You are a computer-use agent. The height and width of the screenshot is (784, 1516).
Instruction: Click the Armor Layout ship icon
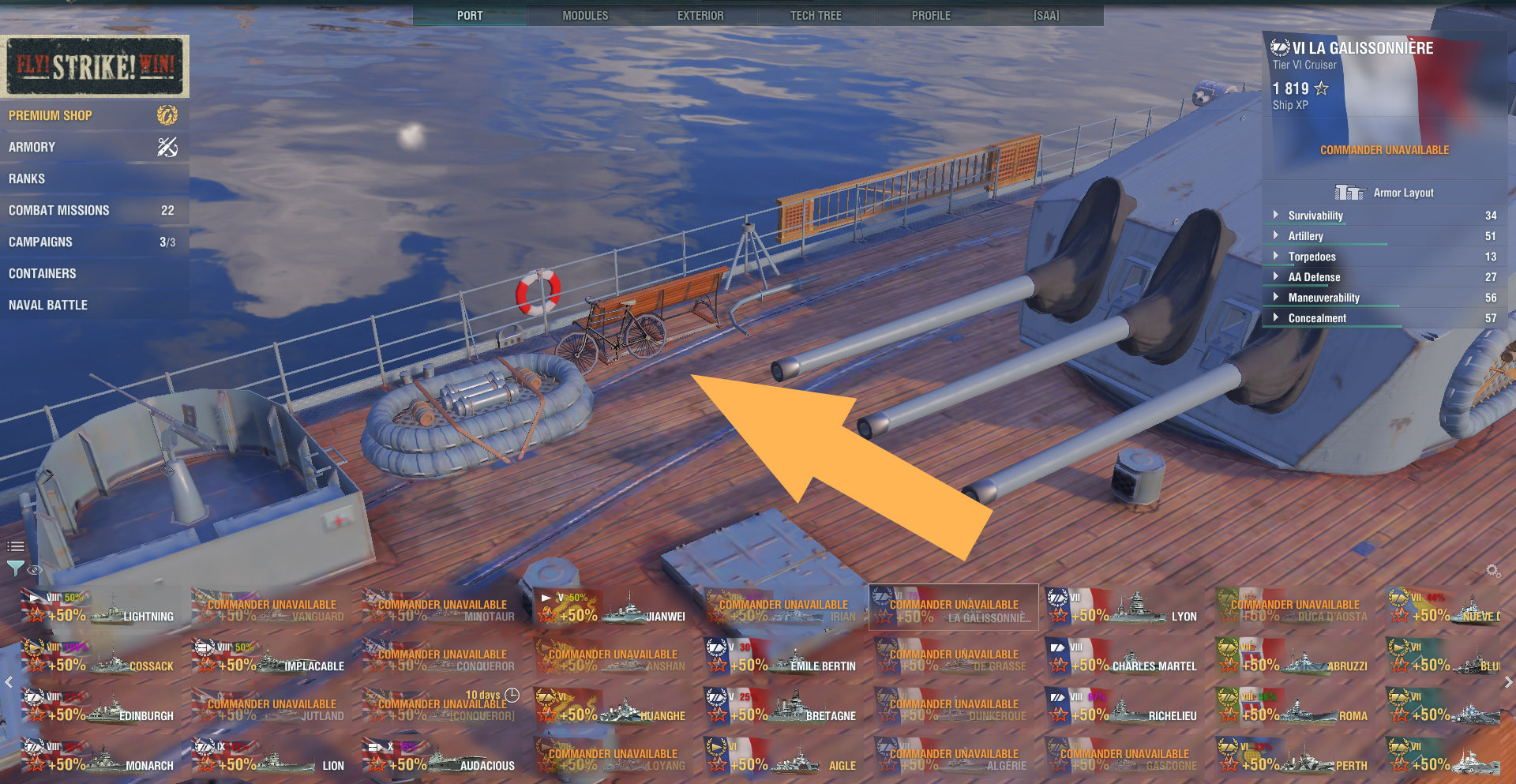tap(1353, 191)
